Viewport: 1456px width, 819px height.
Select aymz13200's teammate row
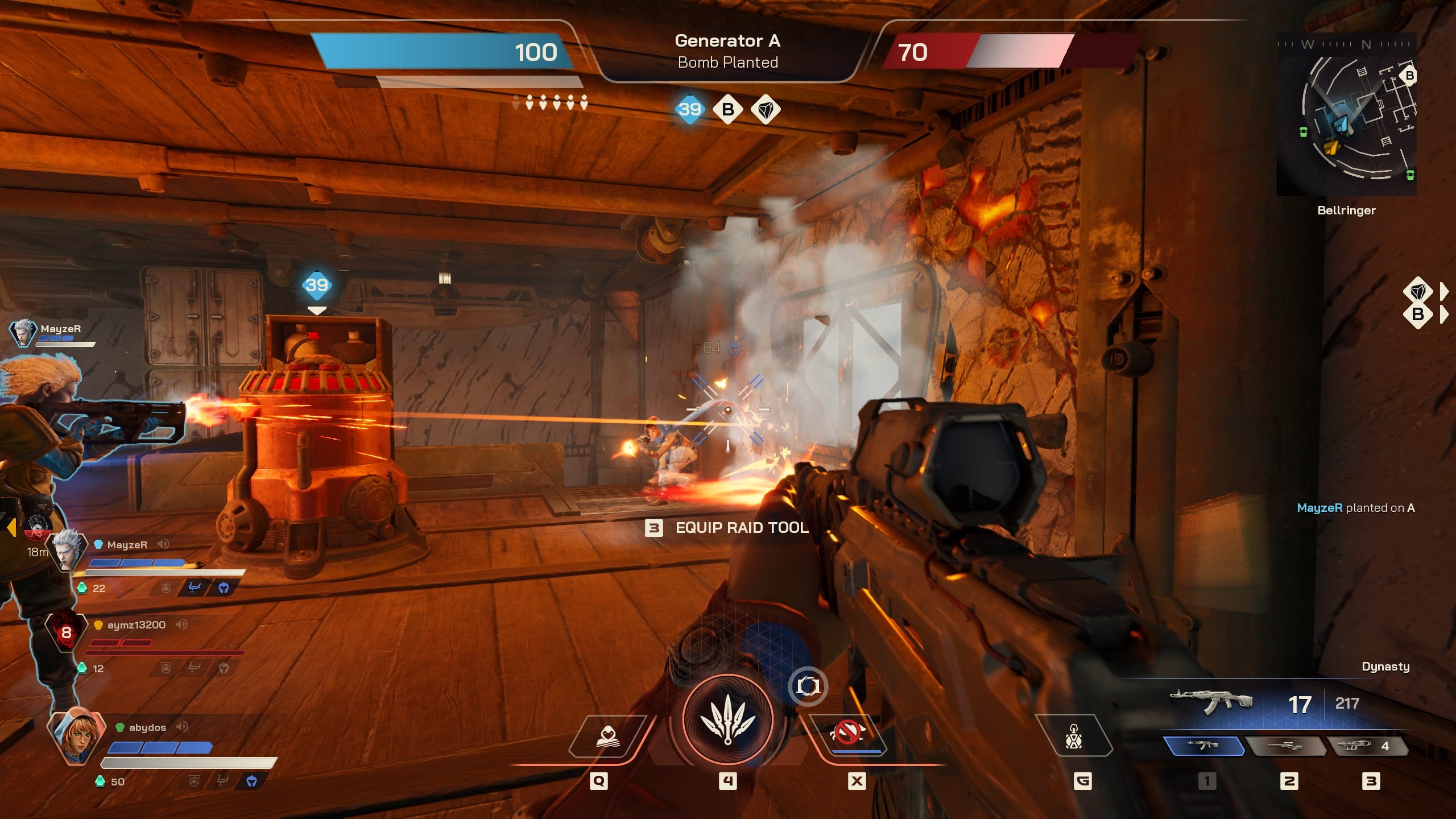(136, 625)
